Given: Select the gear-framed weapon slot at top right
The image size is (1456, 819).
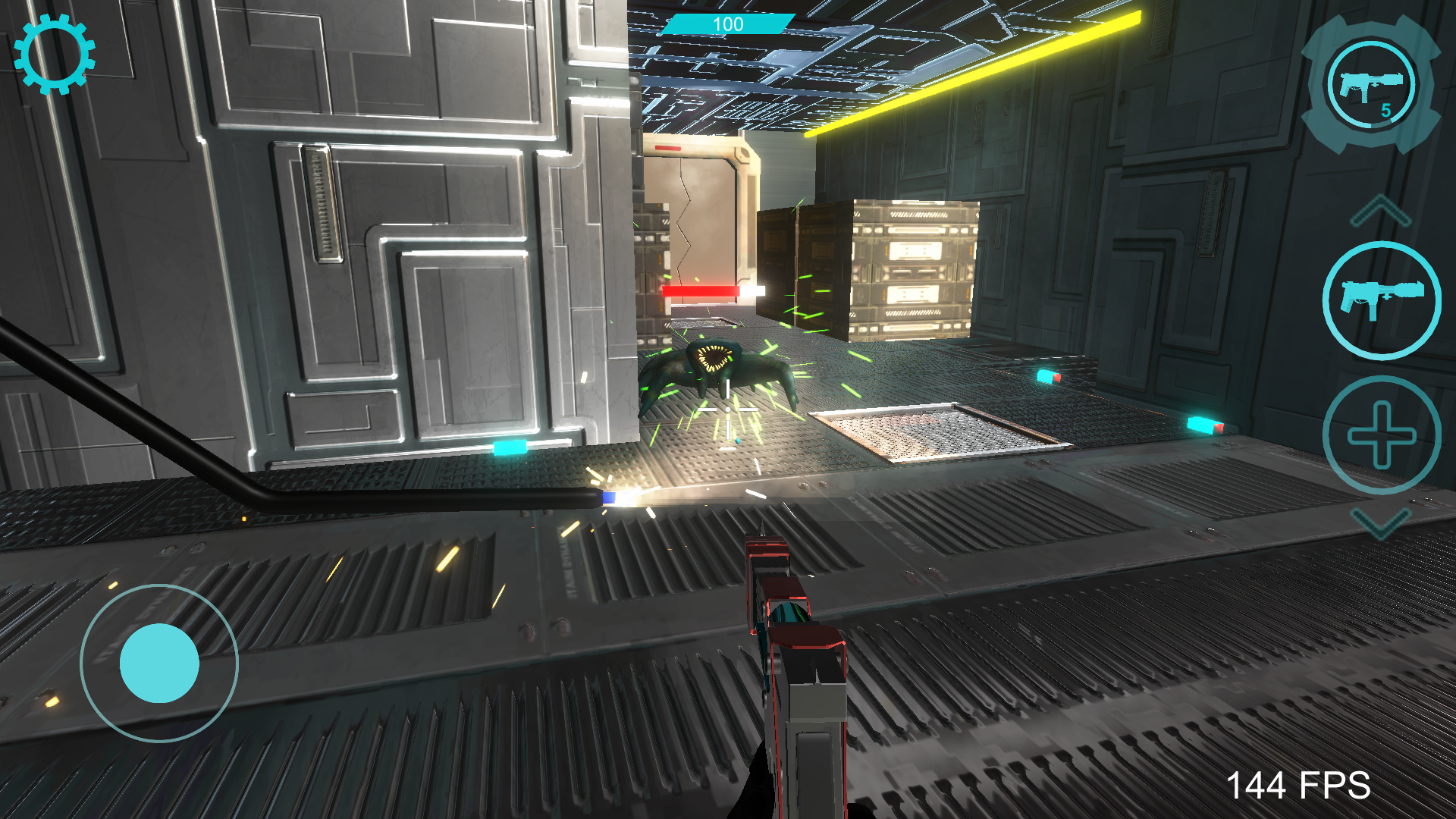Looking at the screenshot, I should pyautogui.click(x=1370, y=86).
